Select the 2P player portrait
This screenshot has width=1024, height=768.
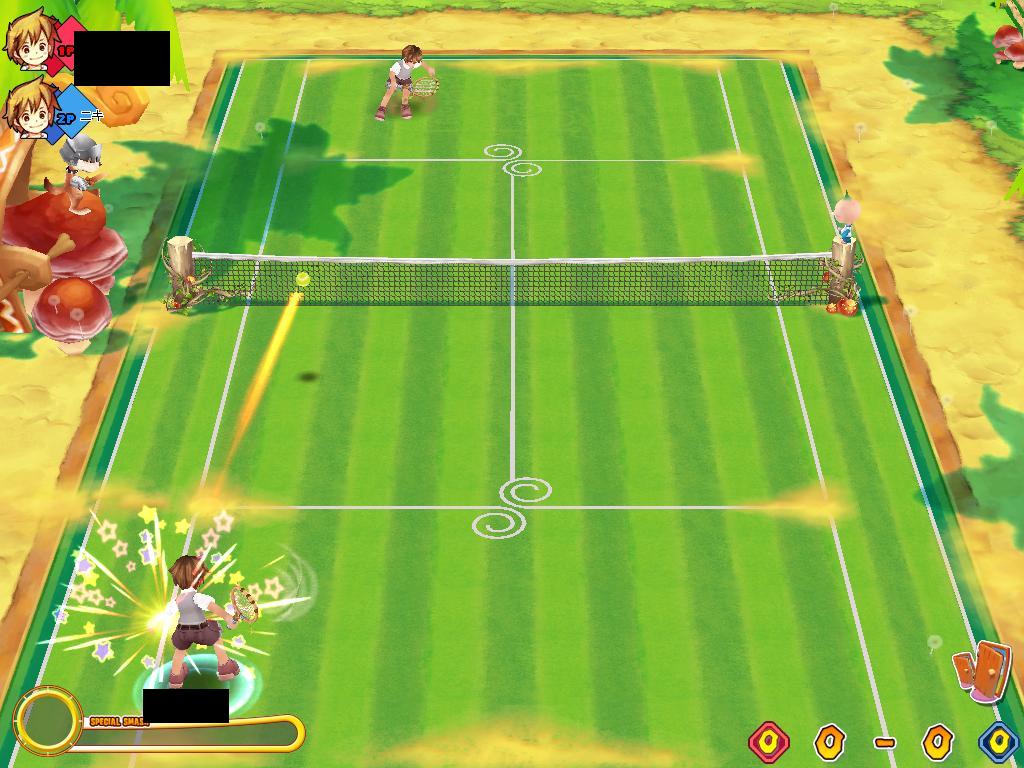[30, 108]
